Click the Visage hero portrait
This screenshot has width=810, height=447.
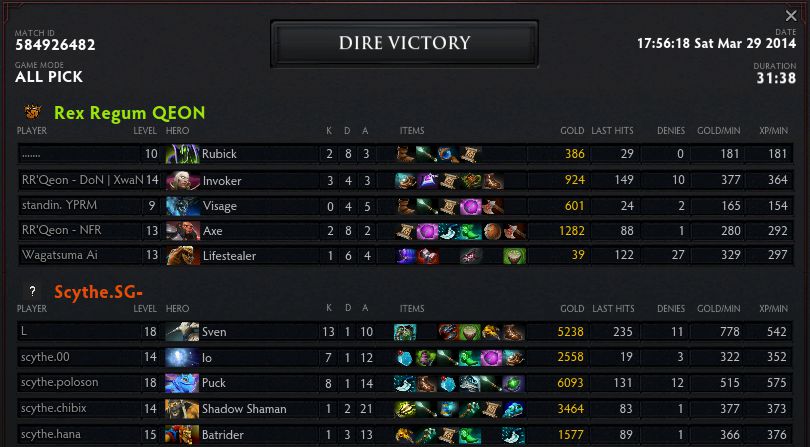(x=182, y=206)
